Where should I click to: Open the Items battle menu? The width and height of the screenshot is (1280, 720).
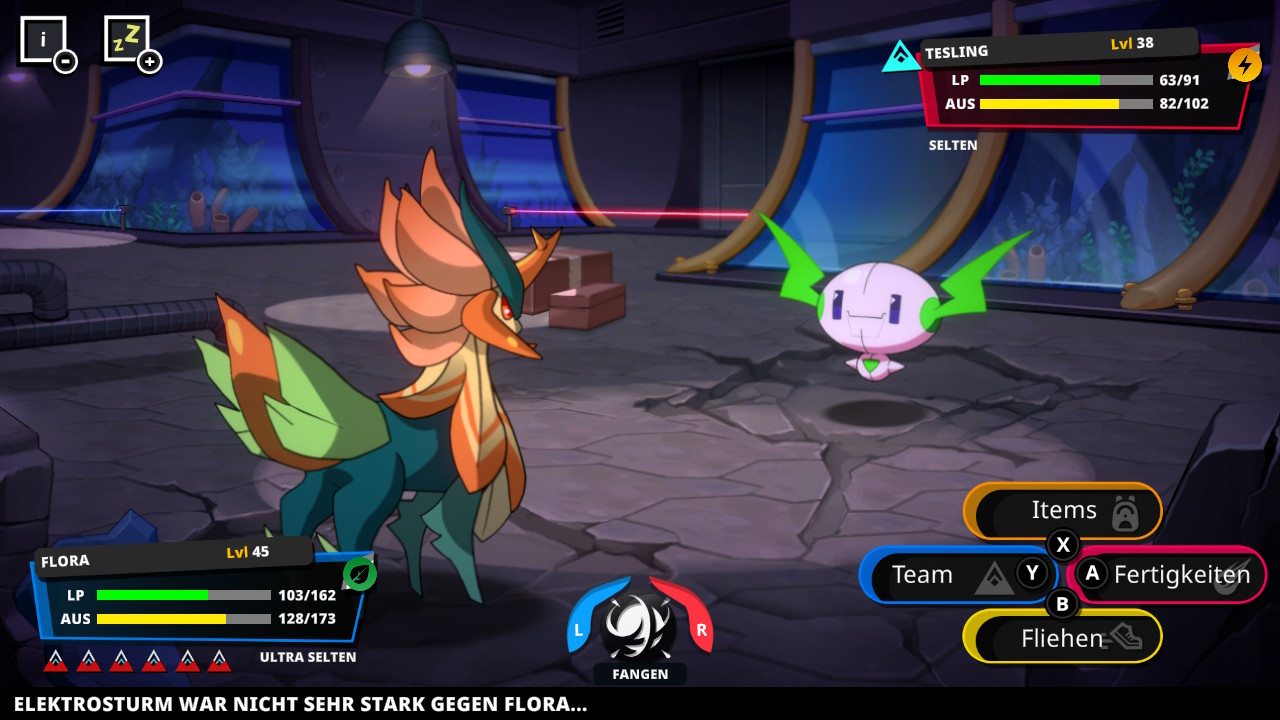(1063, 511)
